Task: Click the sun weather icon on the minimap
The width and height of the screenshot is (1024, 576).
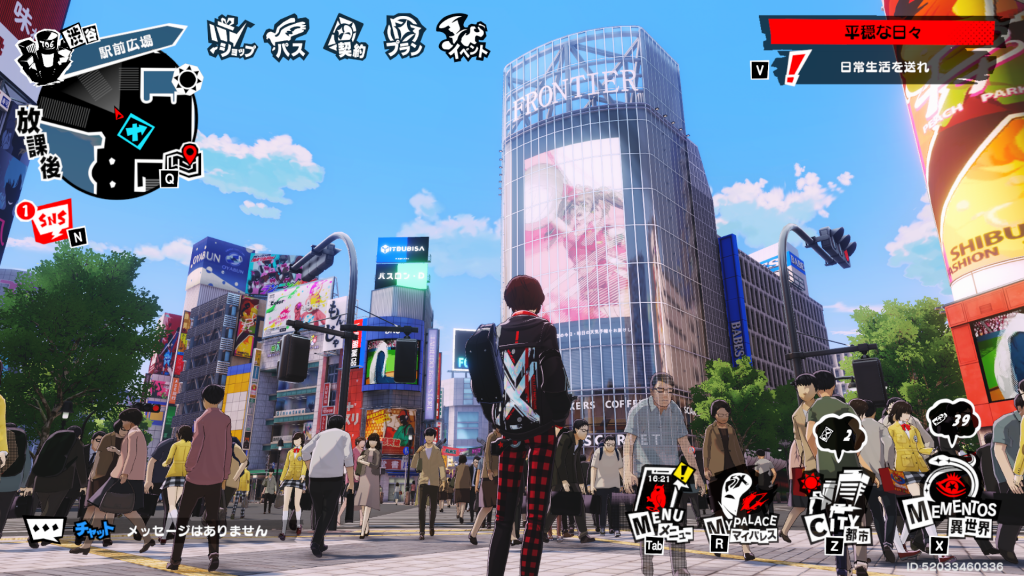Action: [187, 78]
